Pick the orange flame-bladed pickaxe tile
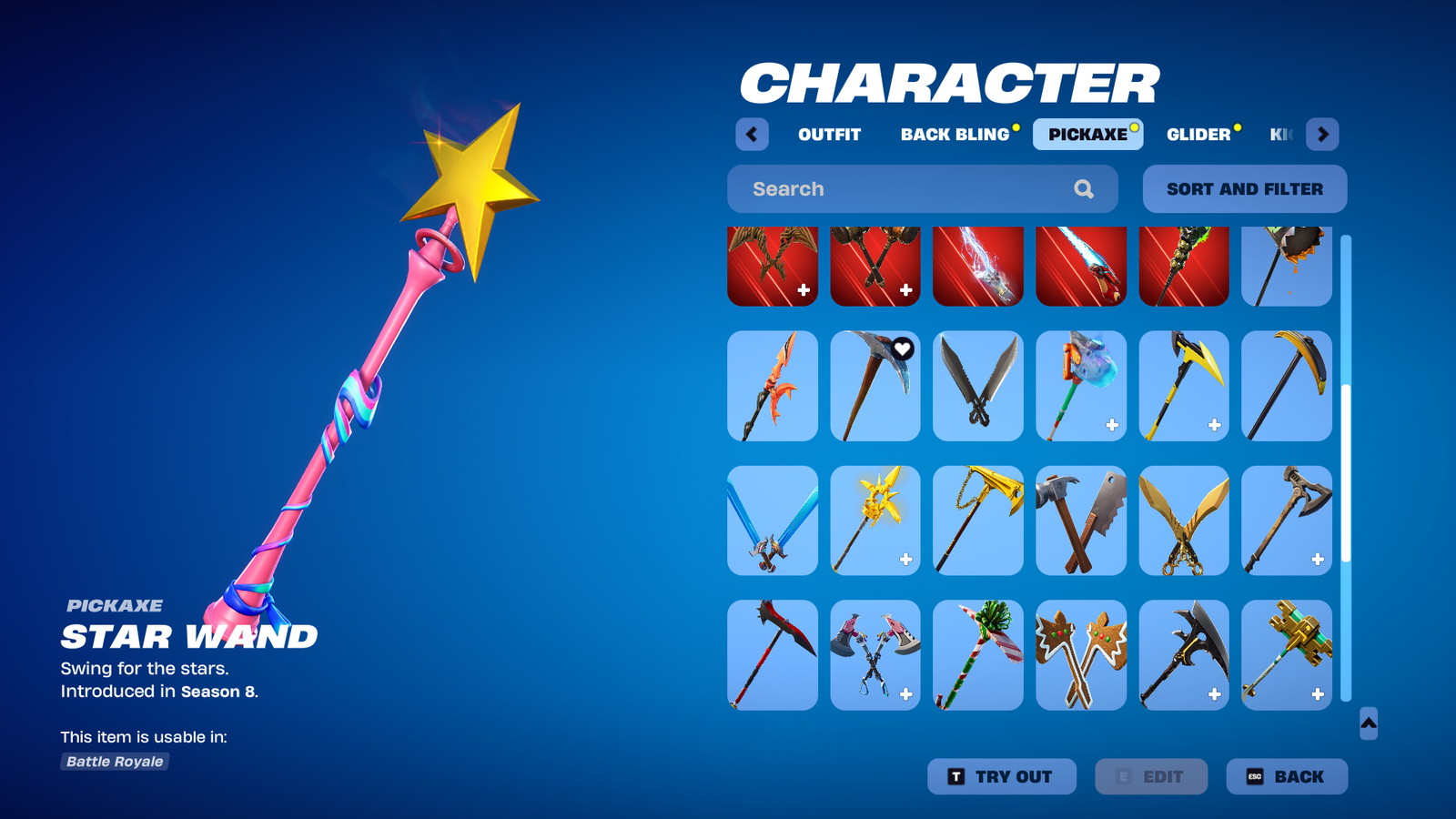 [773, 386]
